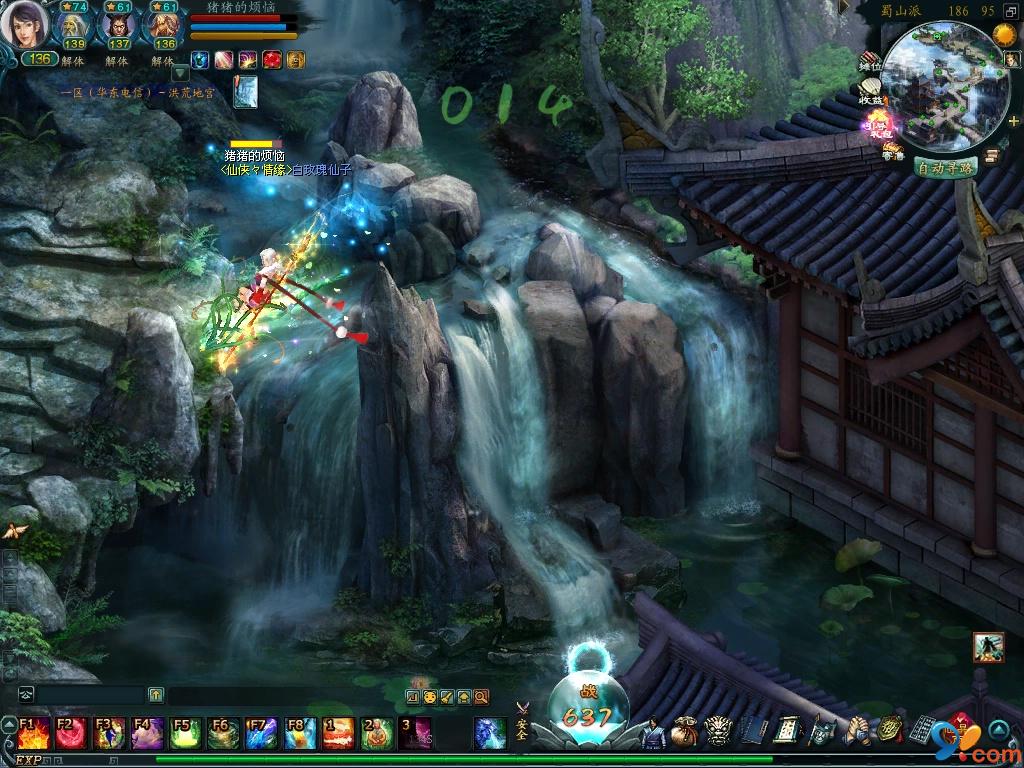Use the item in hotbar slot 2

point(377,733)
